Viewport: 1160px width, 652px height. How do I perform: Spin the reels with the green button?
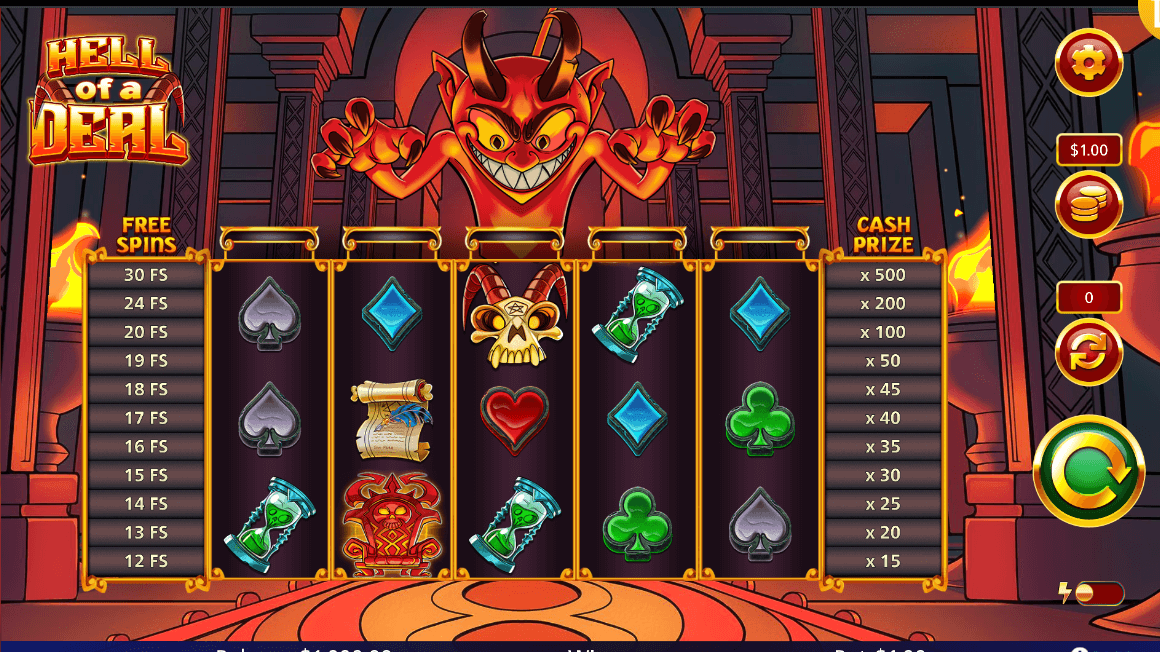pyautogui.click(x=1088, y=470)
